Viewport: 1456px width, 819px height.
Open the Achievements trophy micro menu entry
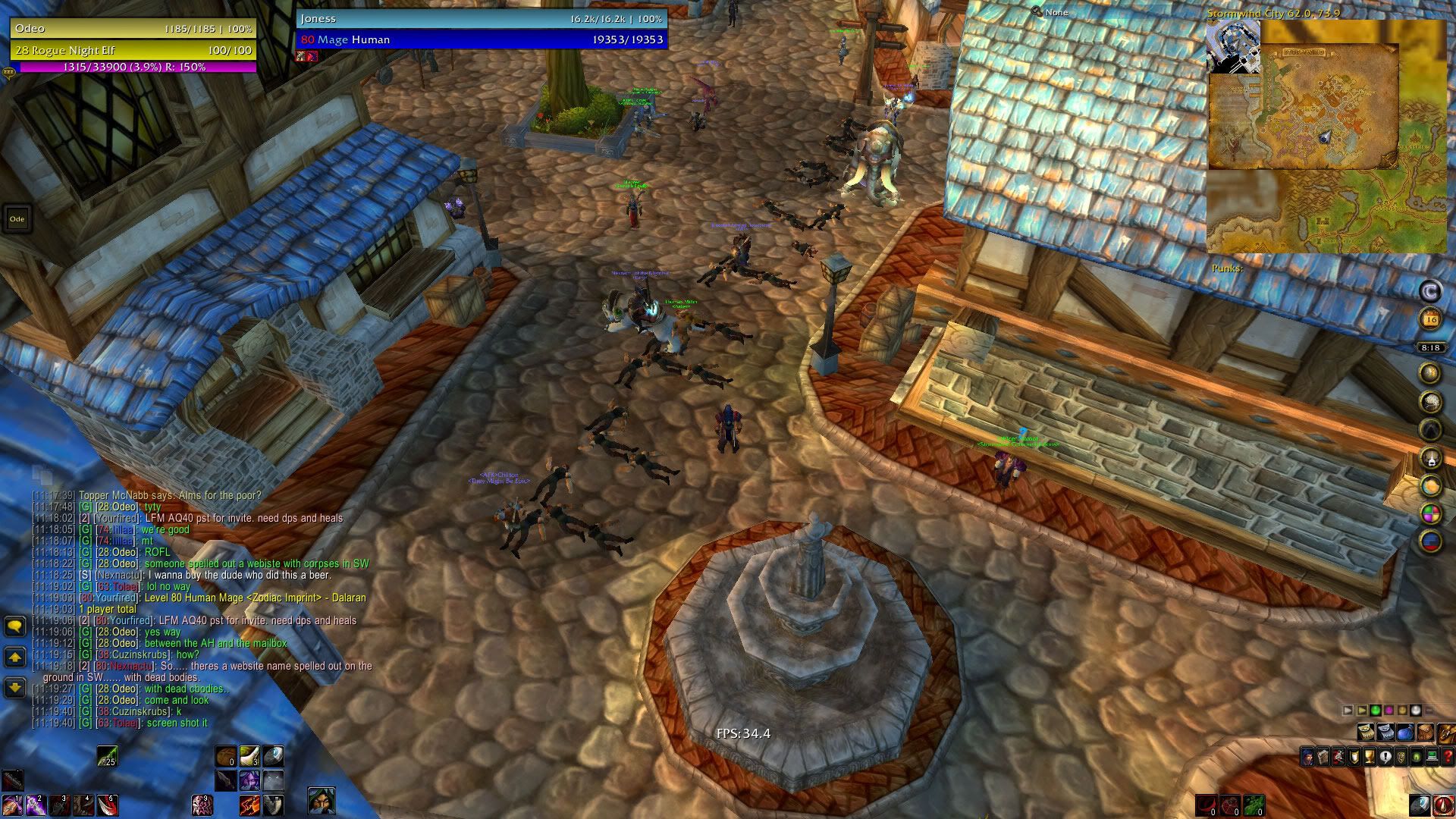[1370, 757]
